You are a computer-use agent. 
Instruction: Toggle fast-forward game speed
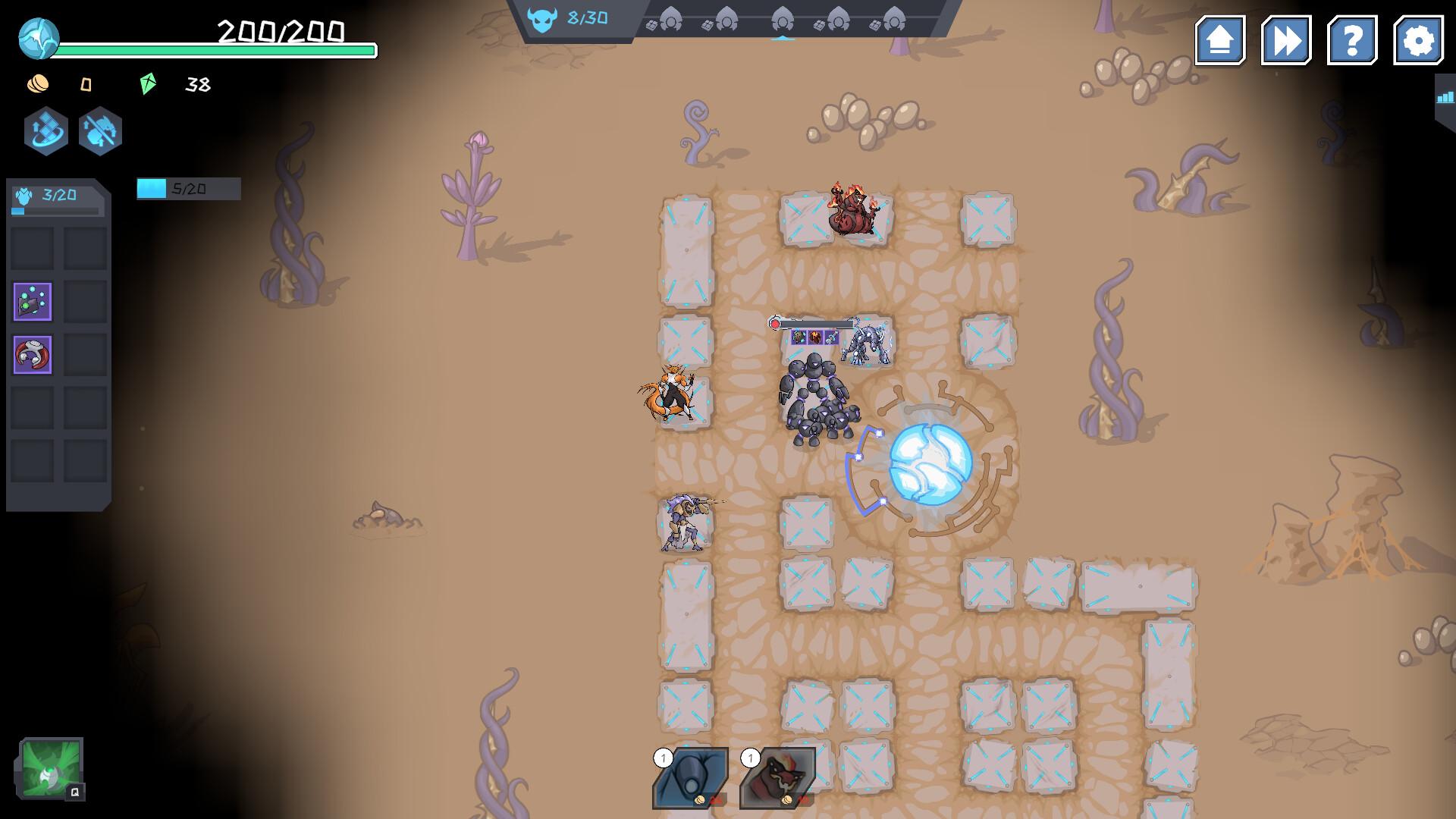(x=1286, y=40)
